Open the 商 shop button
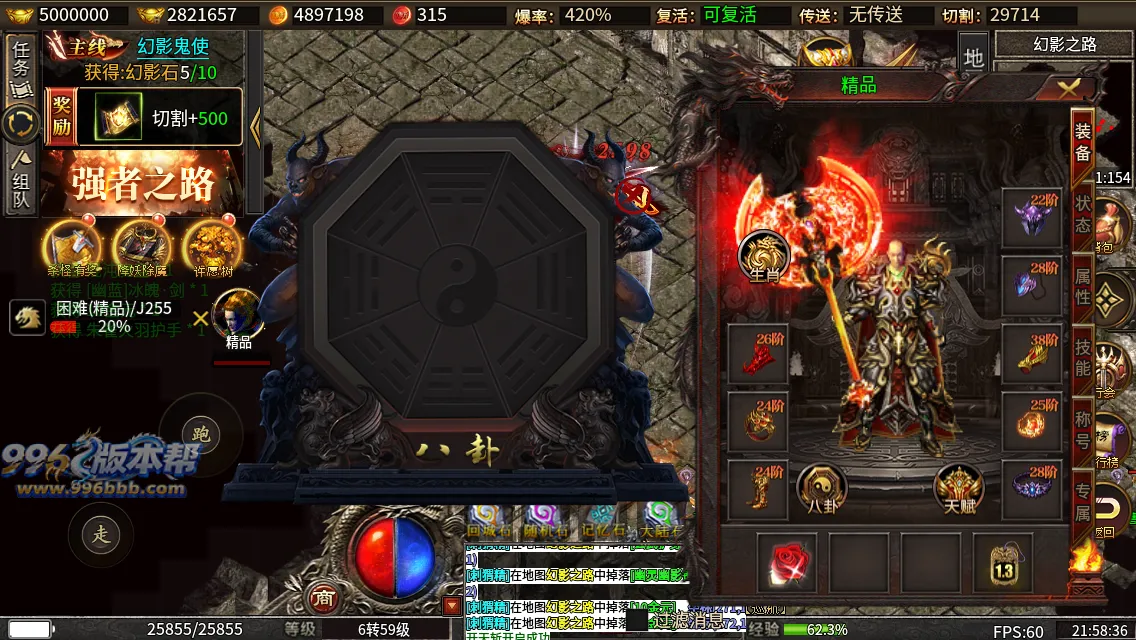 pos(324,597)
